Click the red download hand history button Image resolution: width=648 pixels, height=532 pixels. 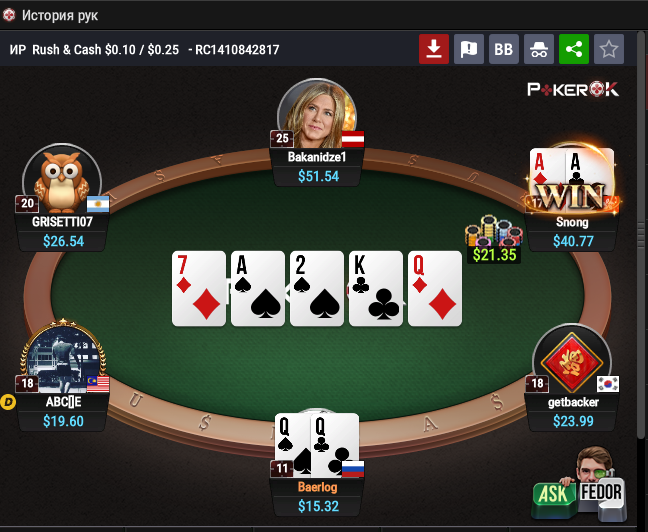(433, 49)
